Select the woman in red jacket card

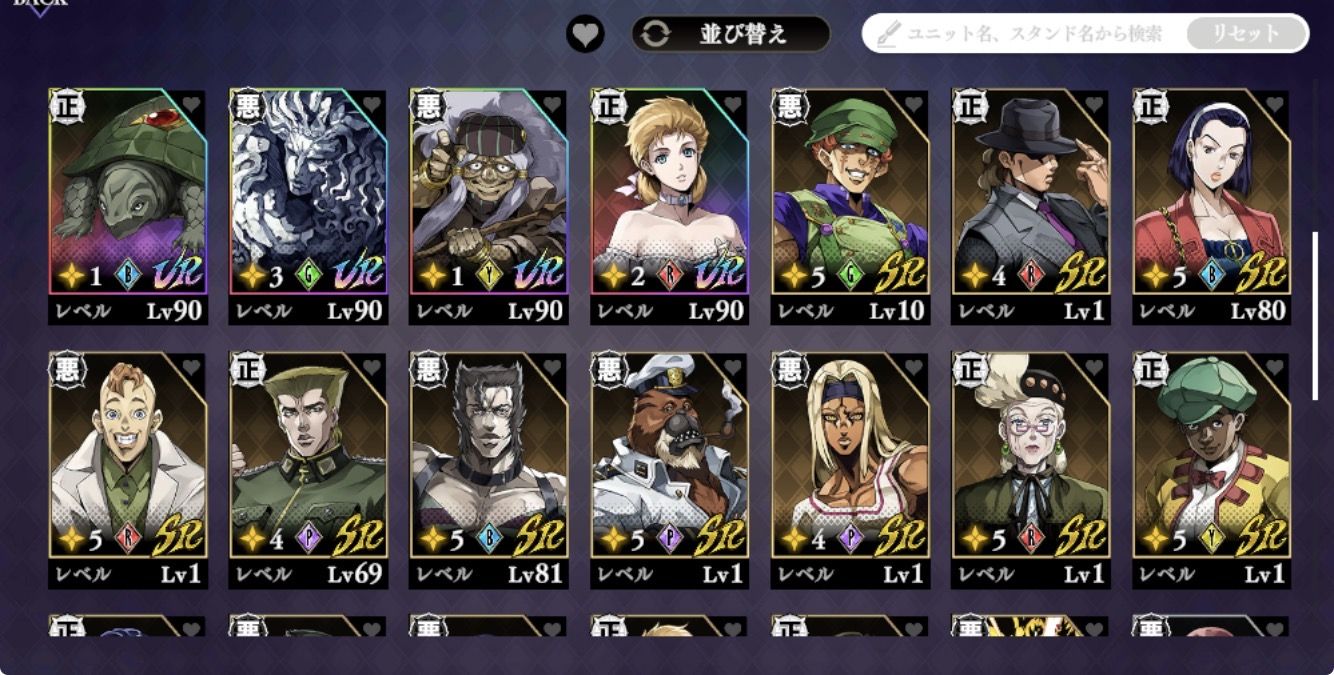[1210, 190]
